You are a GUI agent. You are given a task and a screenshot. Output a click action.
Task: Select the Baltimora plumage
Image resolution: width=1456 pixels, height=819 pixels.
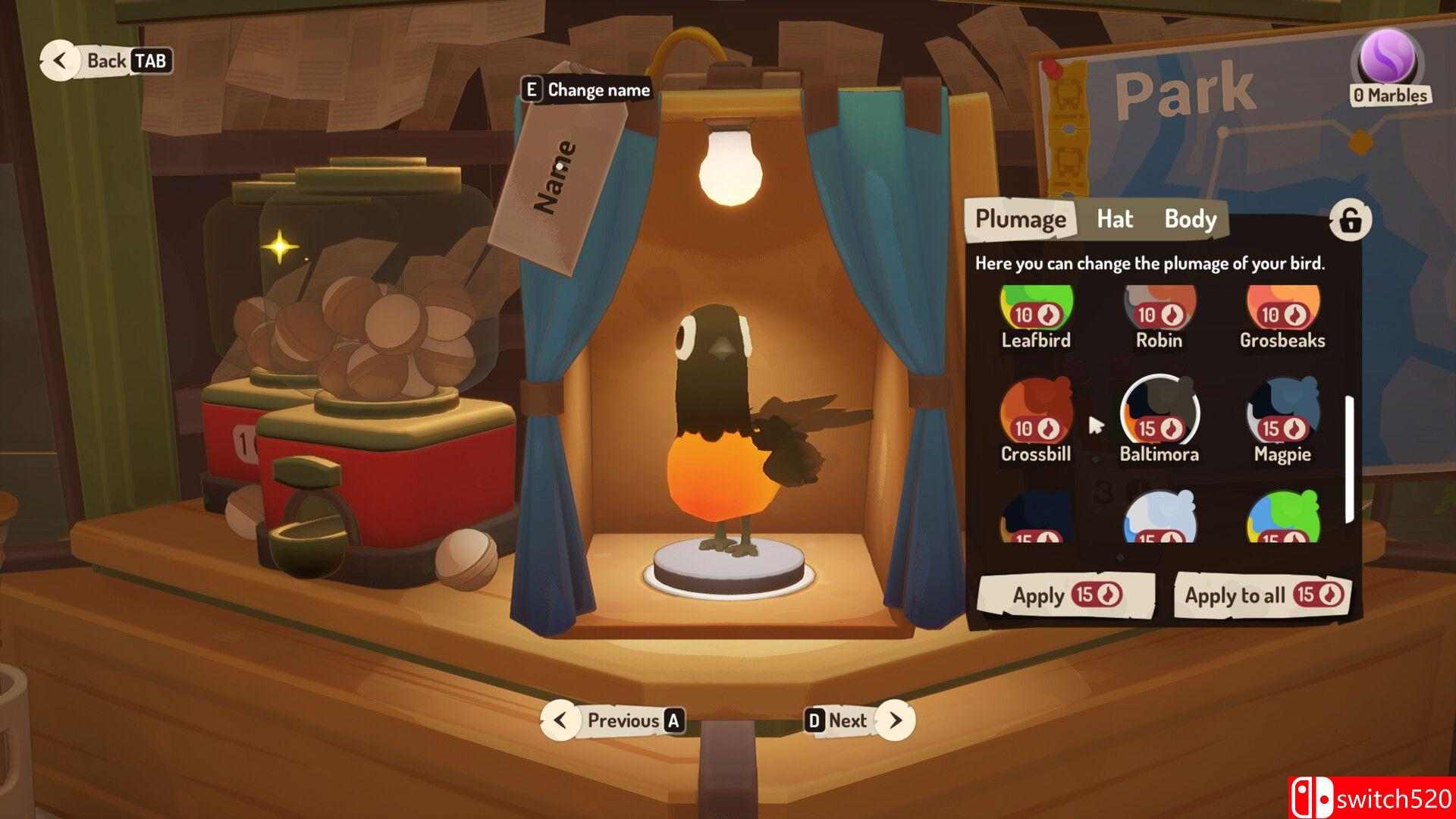pyautogui.click(x=1159, y=416)
